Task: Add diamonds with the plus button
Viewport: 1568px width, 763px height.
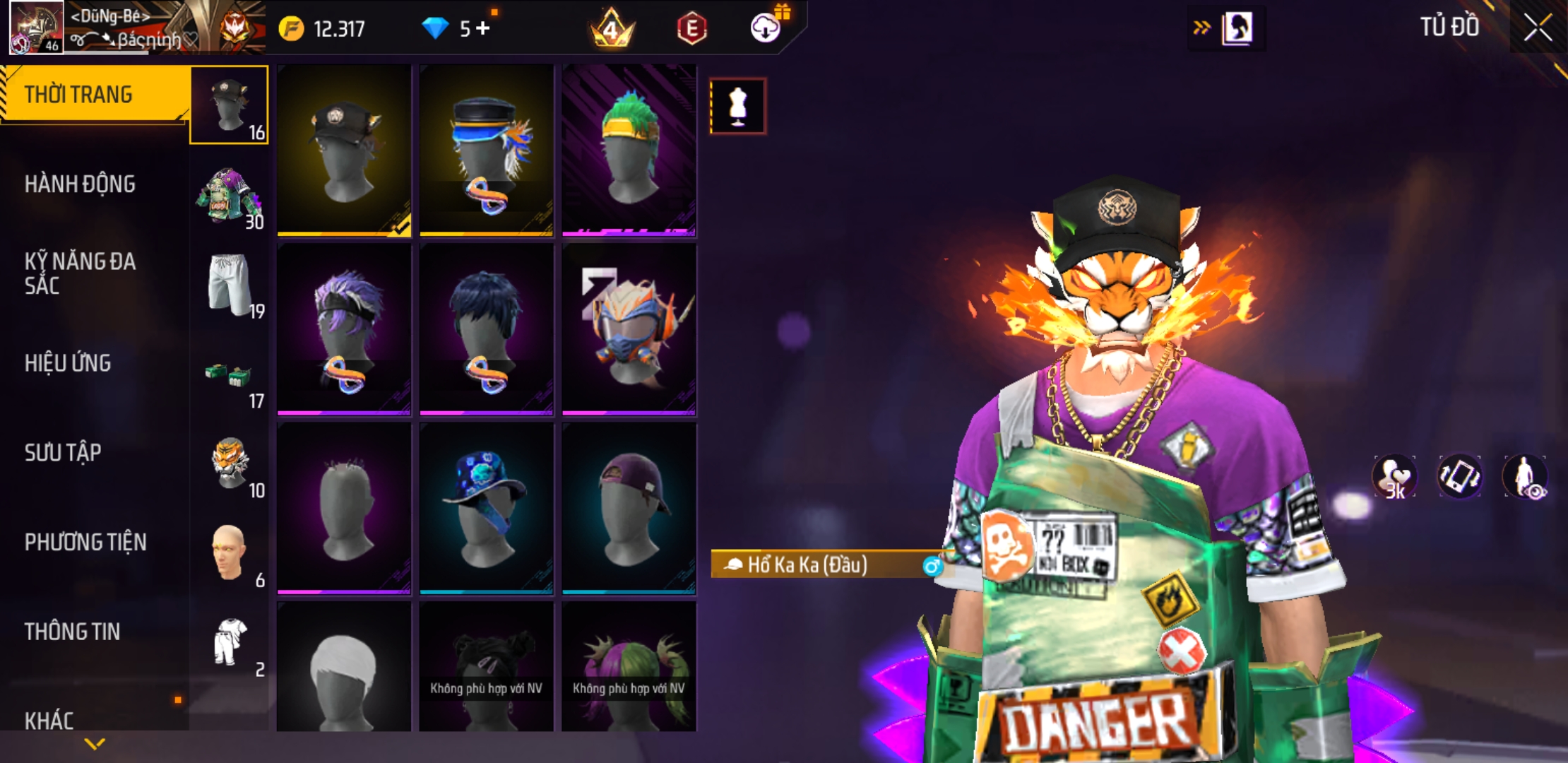Action: point(483,28)
